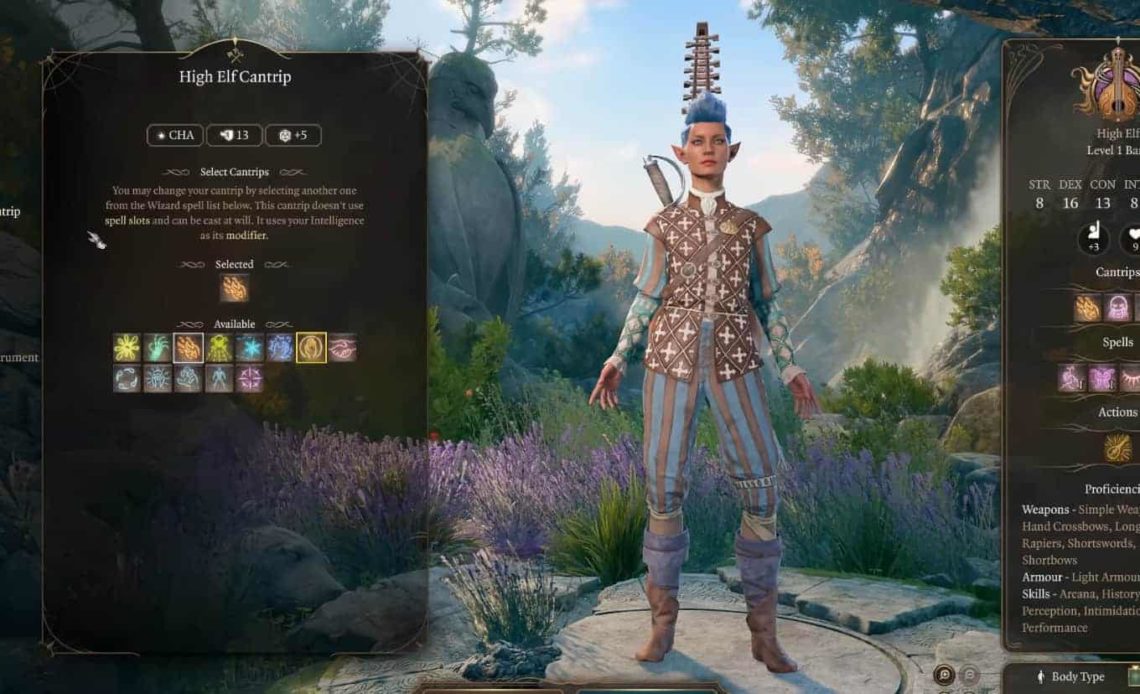Pick the orange flame cantrip under Available
Screen dimensions: 1140x694
click(x=188, y=347)
